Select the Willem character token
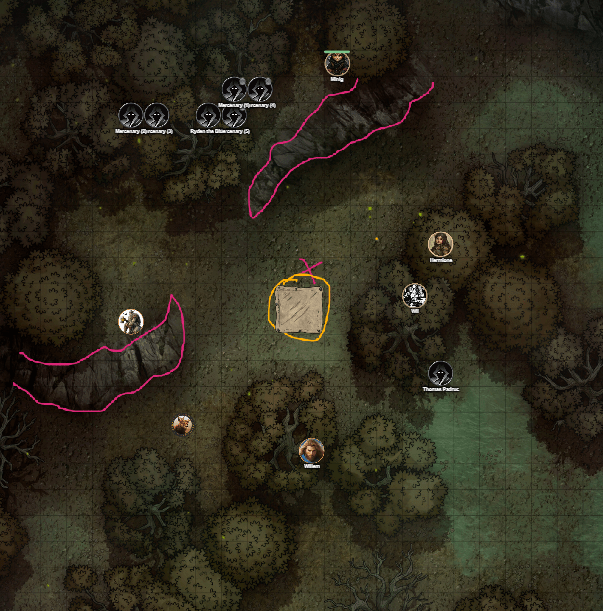 [x=312, y=450]
